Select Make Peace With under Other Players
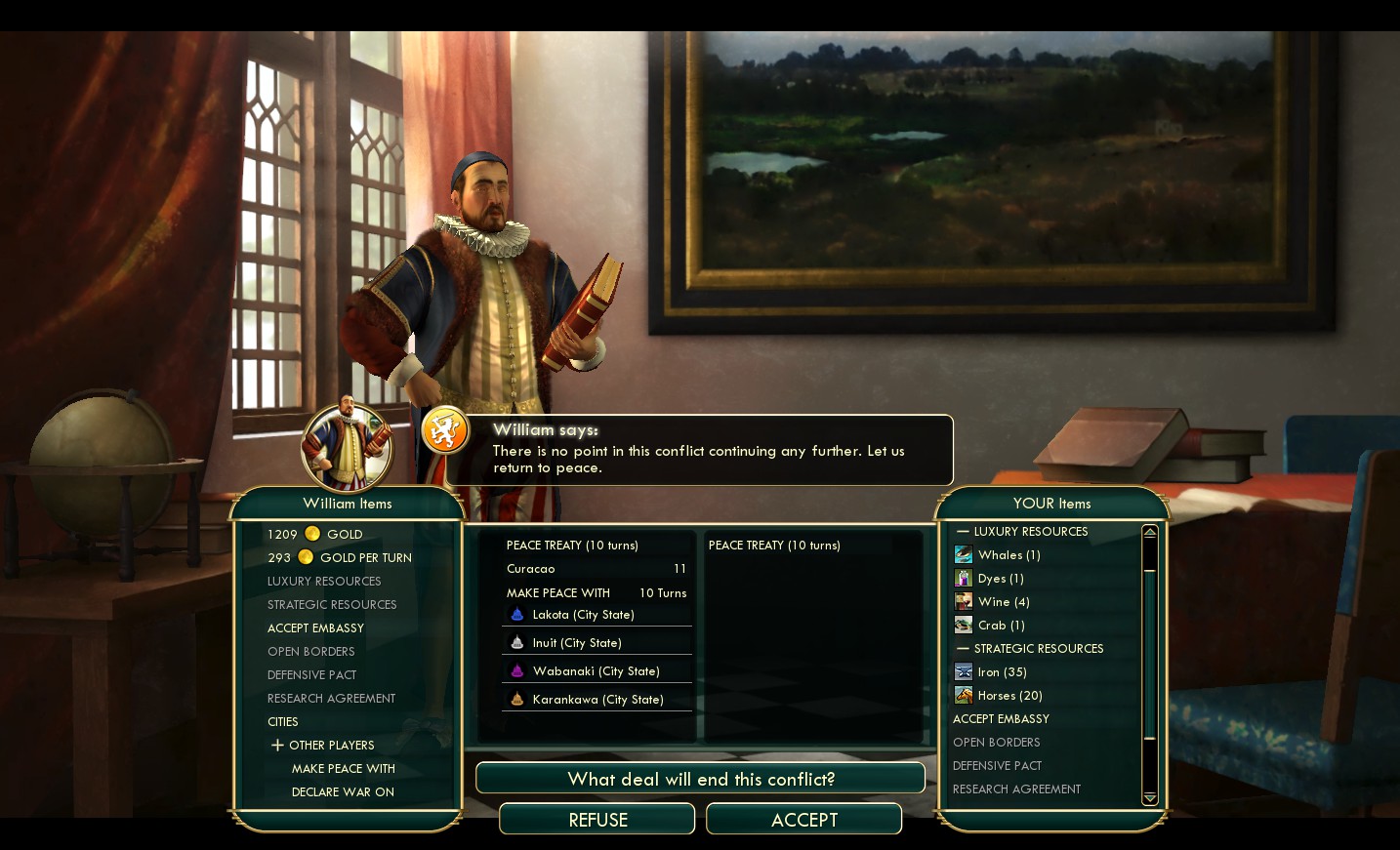Viewport: 1400px width, 850px height. [x=343, y=768]
